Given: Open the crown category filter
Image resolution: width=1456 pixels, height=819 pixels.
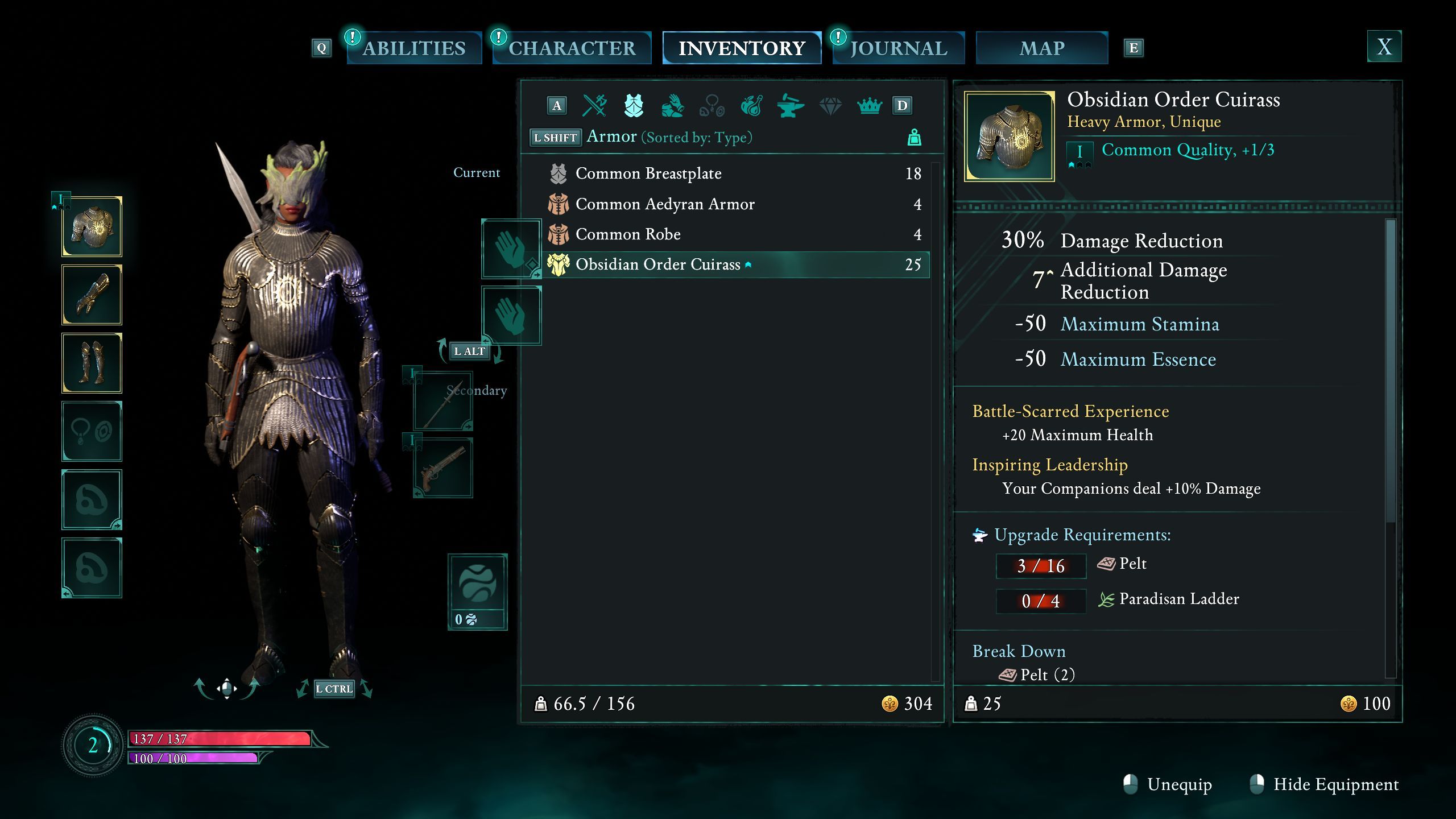Looking at the screenshot, I should pos(869,106).
